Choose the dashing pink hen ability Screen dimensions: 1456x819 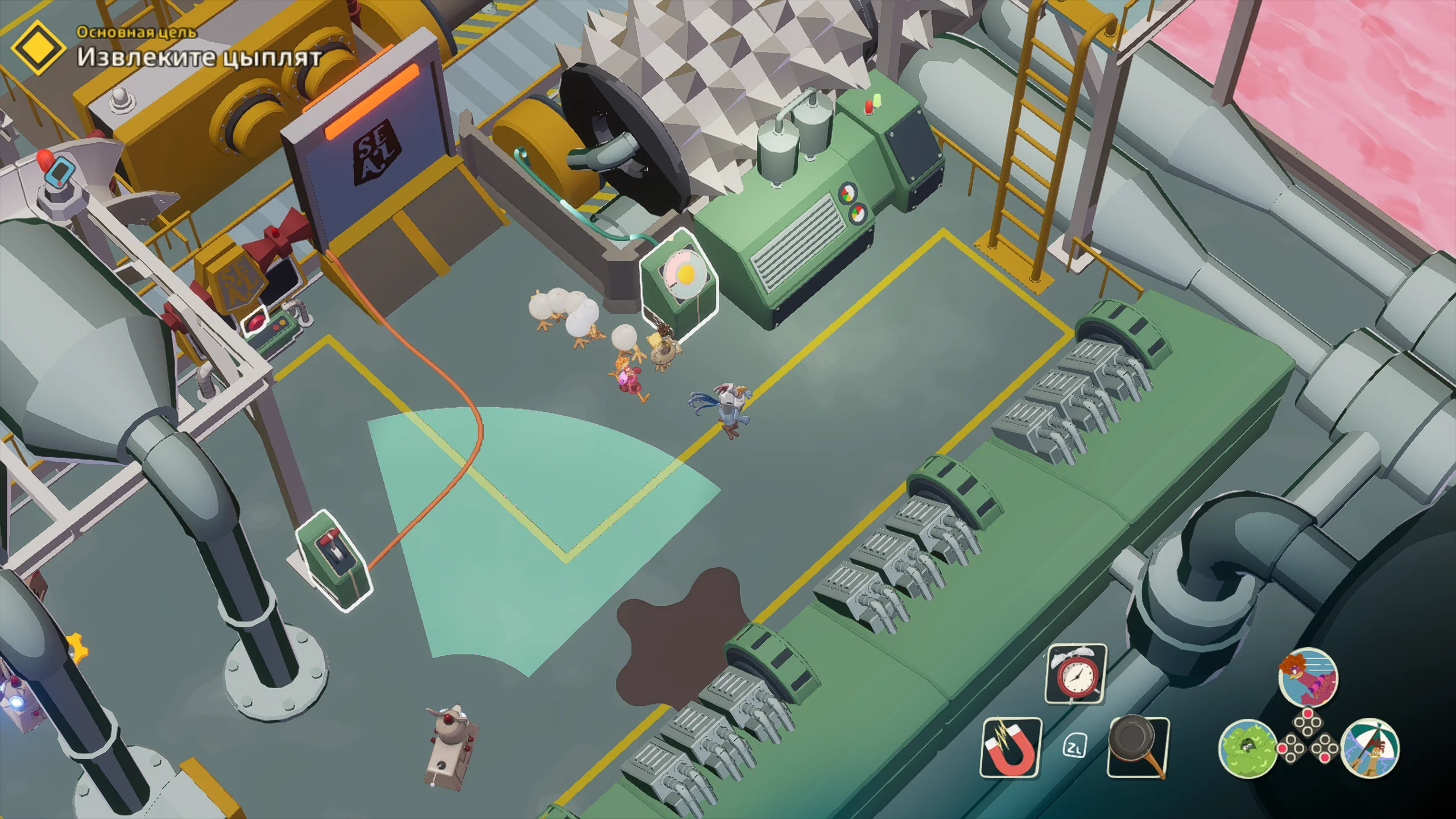pos(1308,678)
